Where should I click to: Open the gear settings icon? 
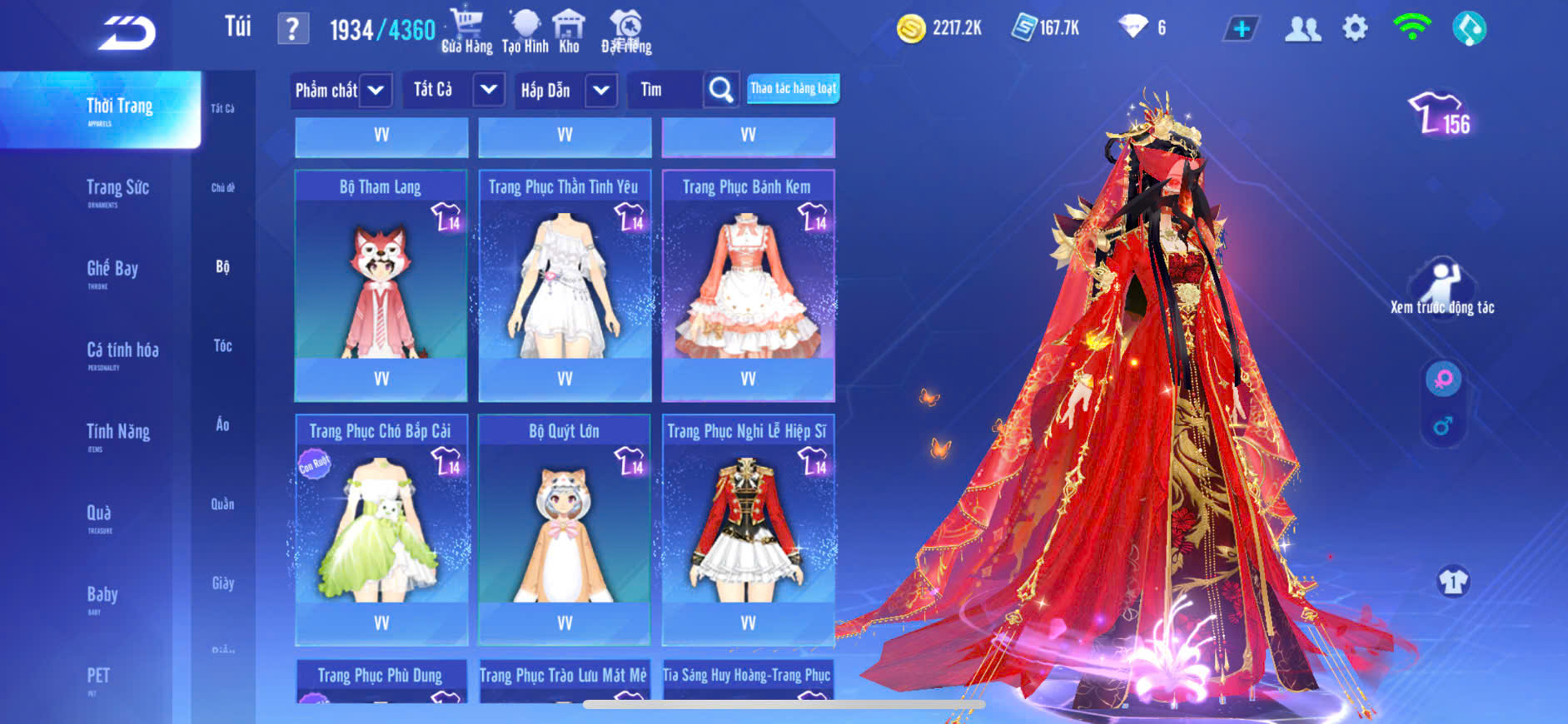click(1355, 29)
